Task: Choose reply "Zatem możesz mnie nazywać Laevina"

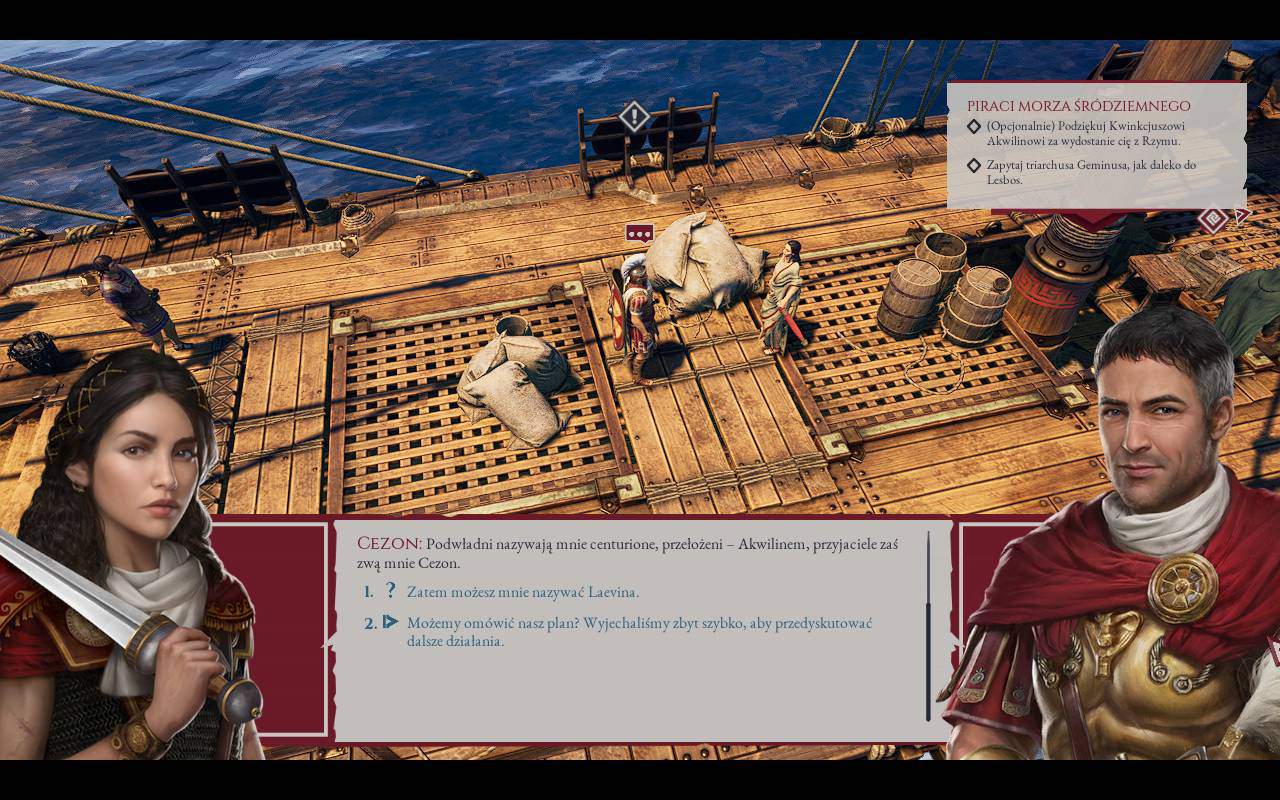Action: (x=522, y=592)
